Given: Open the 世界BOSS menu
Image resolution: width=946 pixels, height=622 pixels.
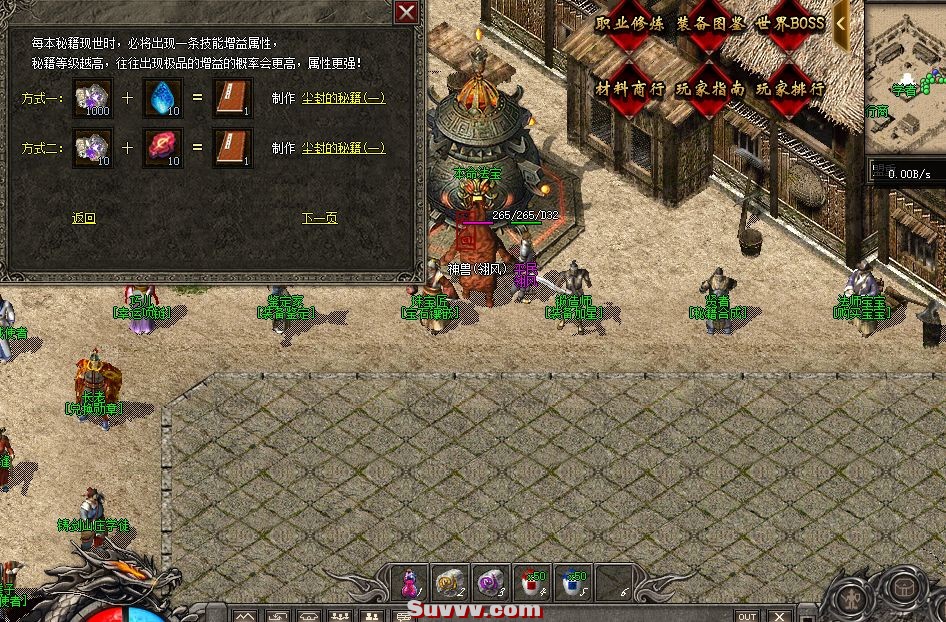Looking at the screenshot, I should coord(790,24).
